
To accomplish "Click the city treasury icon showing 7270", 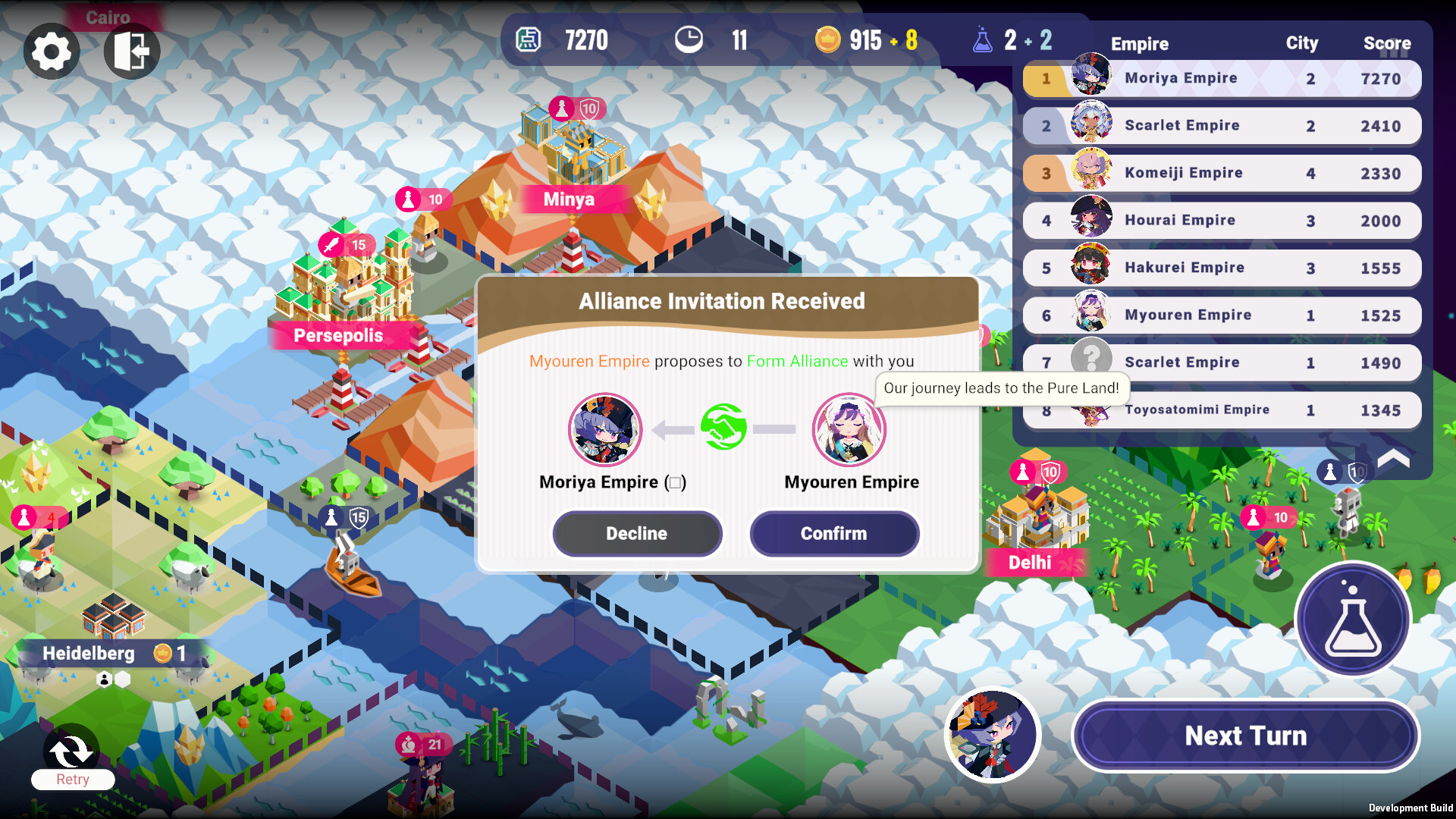I will coord(529,39).
